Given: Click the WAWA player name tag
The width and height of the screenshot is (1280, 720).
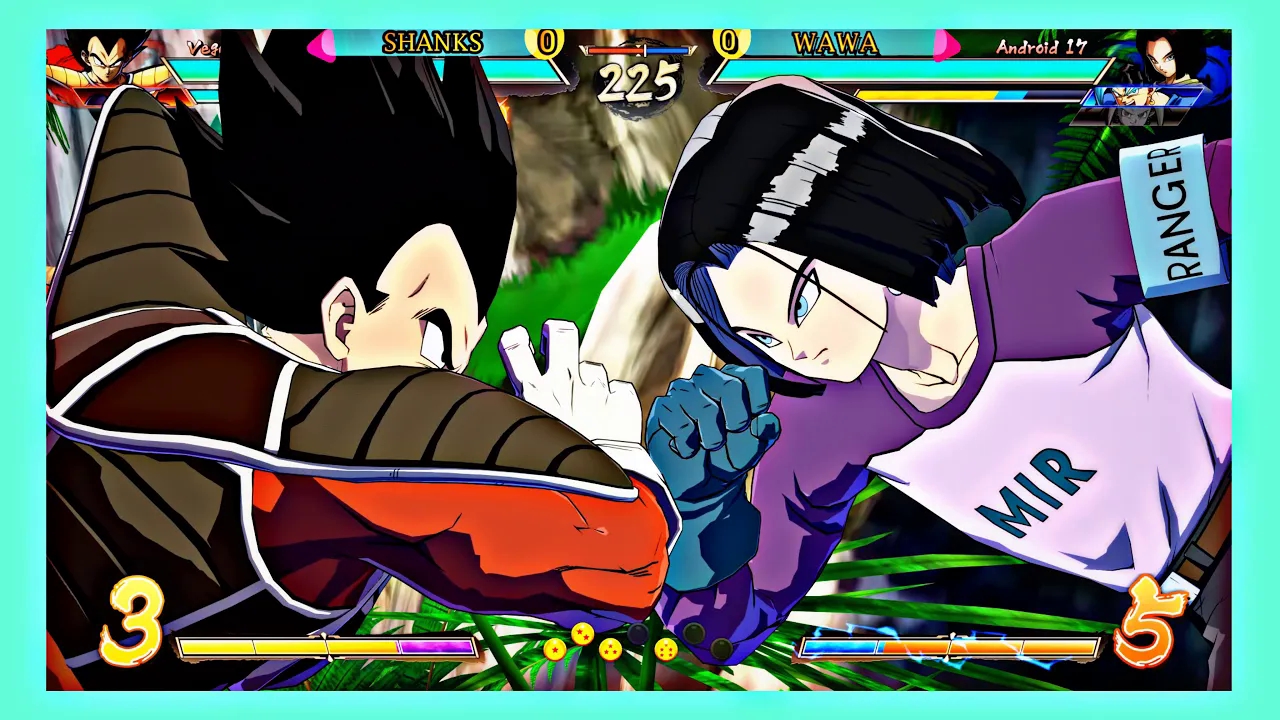Looking at the screenshot, I should pos(834,44).
